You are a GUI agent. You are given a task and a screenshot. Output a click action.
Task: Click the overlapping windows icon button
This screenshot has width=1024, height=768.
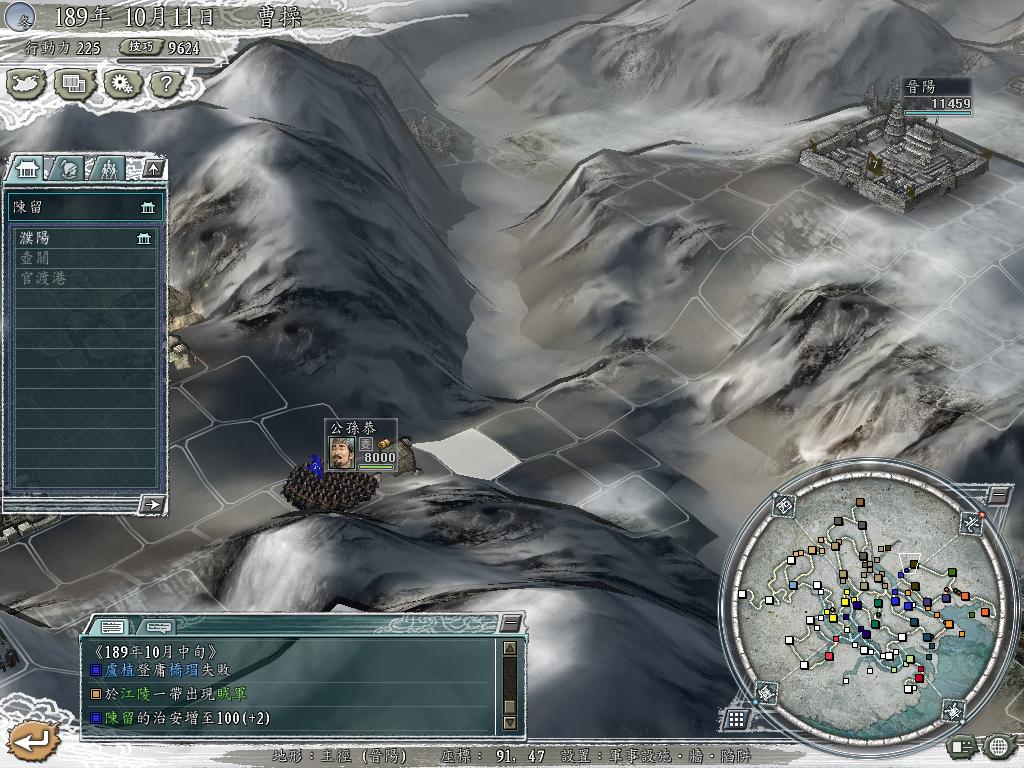pyautogui.click(x=73, y=85)
